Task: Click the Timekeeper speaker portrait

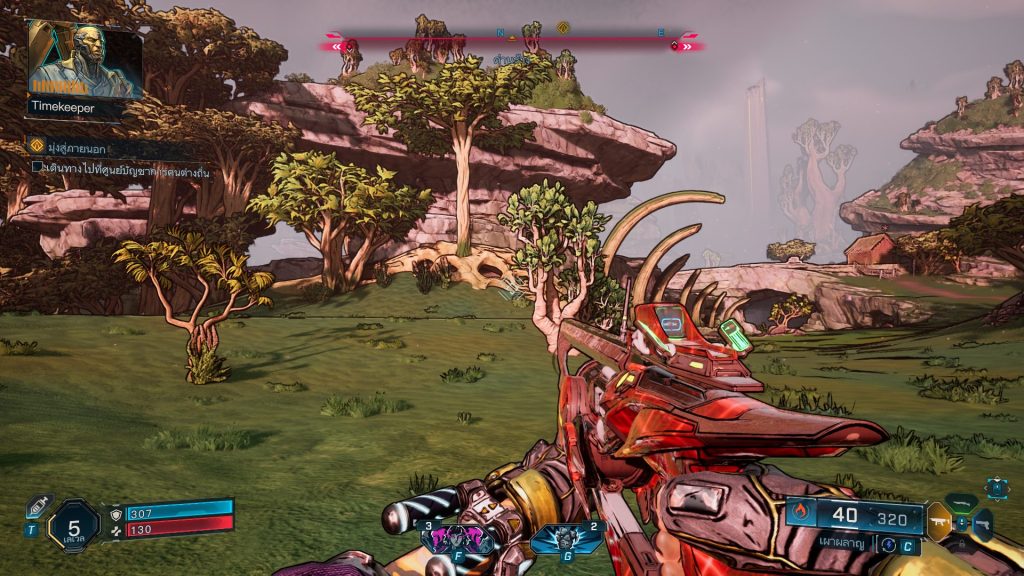Action: (84, 59)
